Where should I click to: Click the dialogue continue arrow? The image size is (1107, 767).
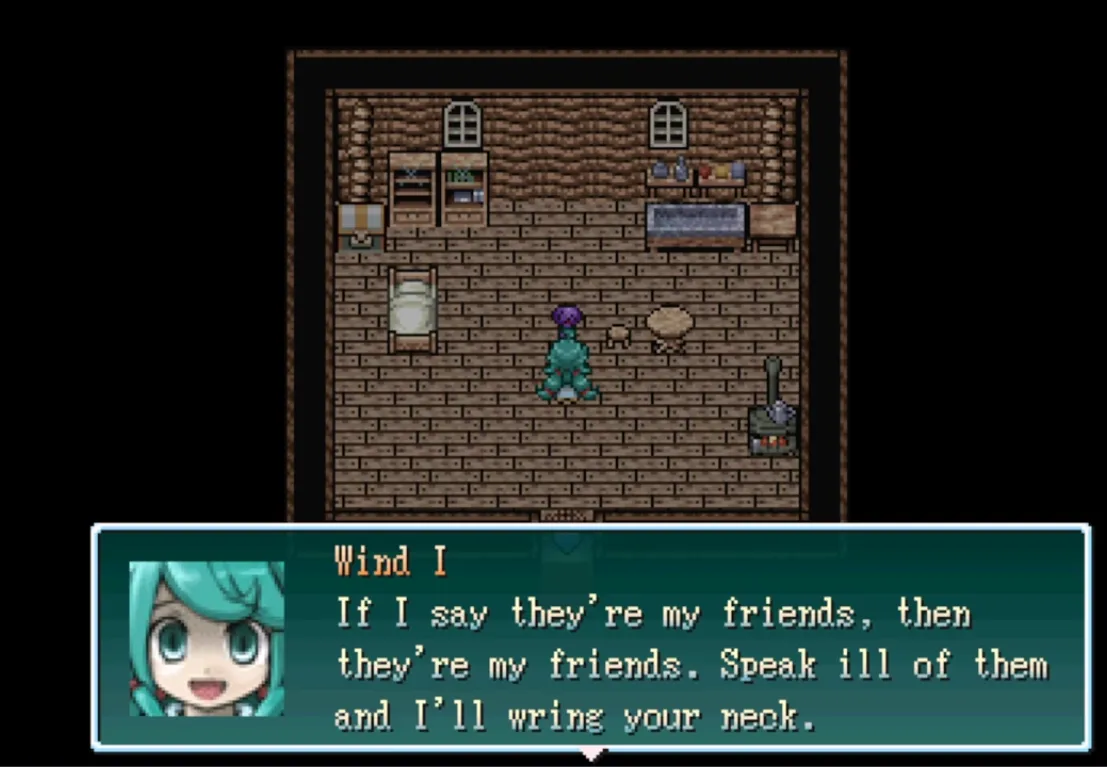pyautogui.click(x=592, y=753)
